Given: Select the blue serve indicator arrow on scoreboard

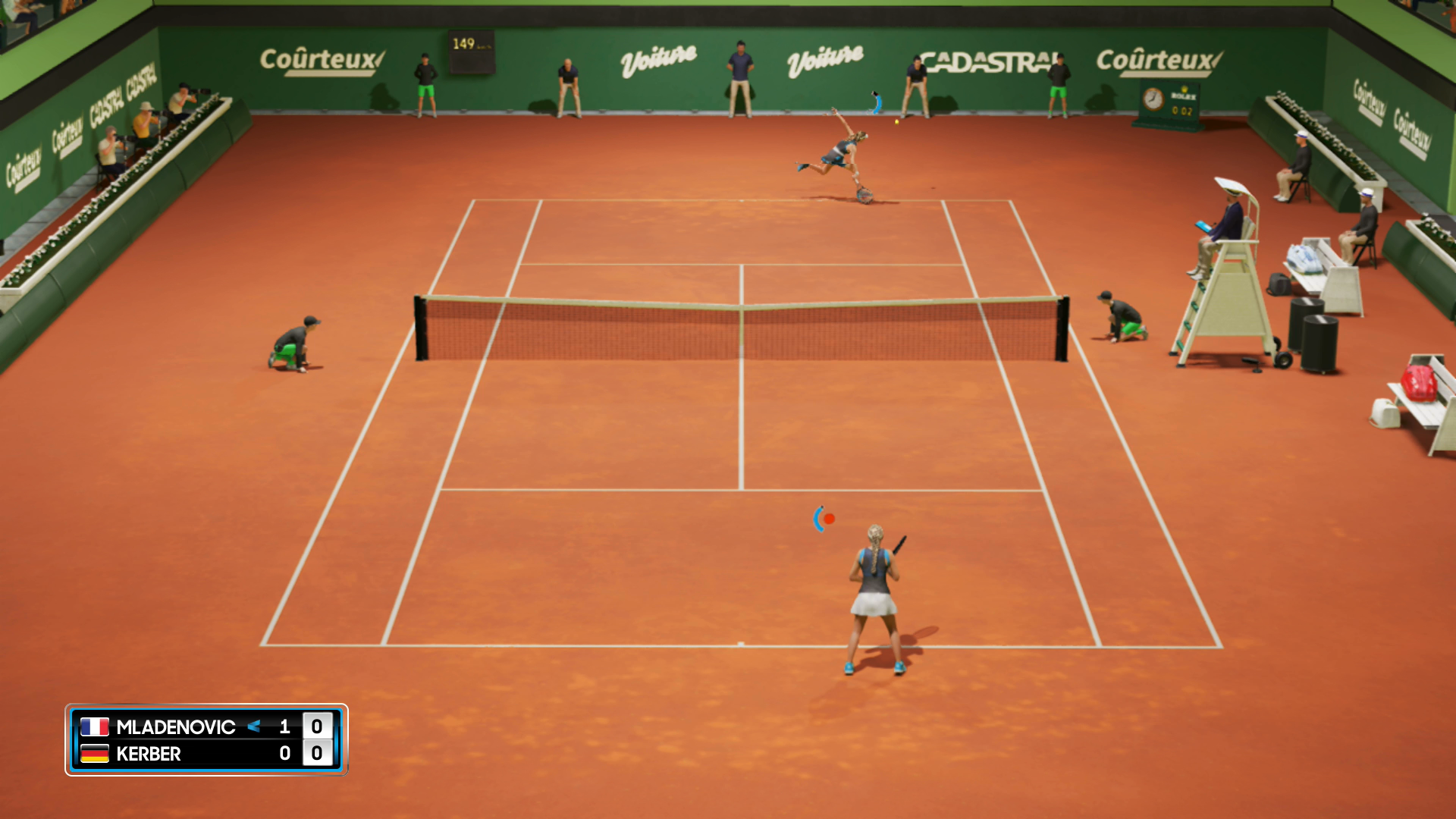Looking at the screenshot, I should (256, 727).
